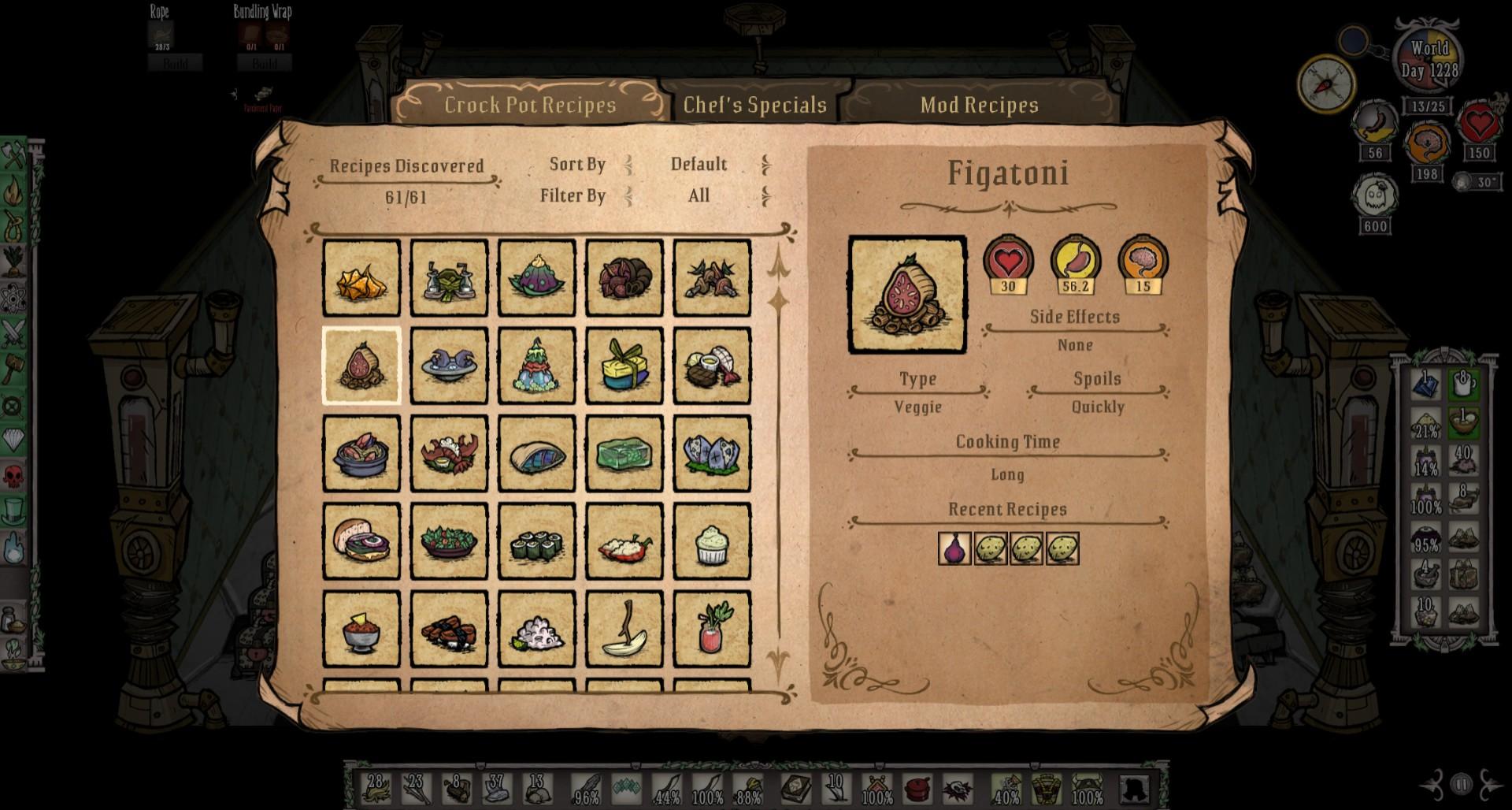The width and height of the screenshot is (1512, 810).
Task: Cycle Sort By to the previous option
Action: (x=628, y=165)
